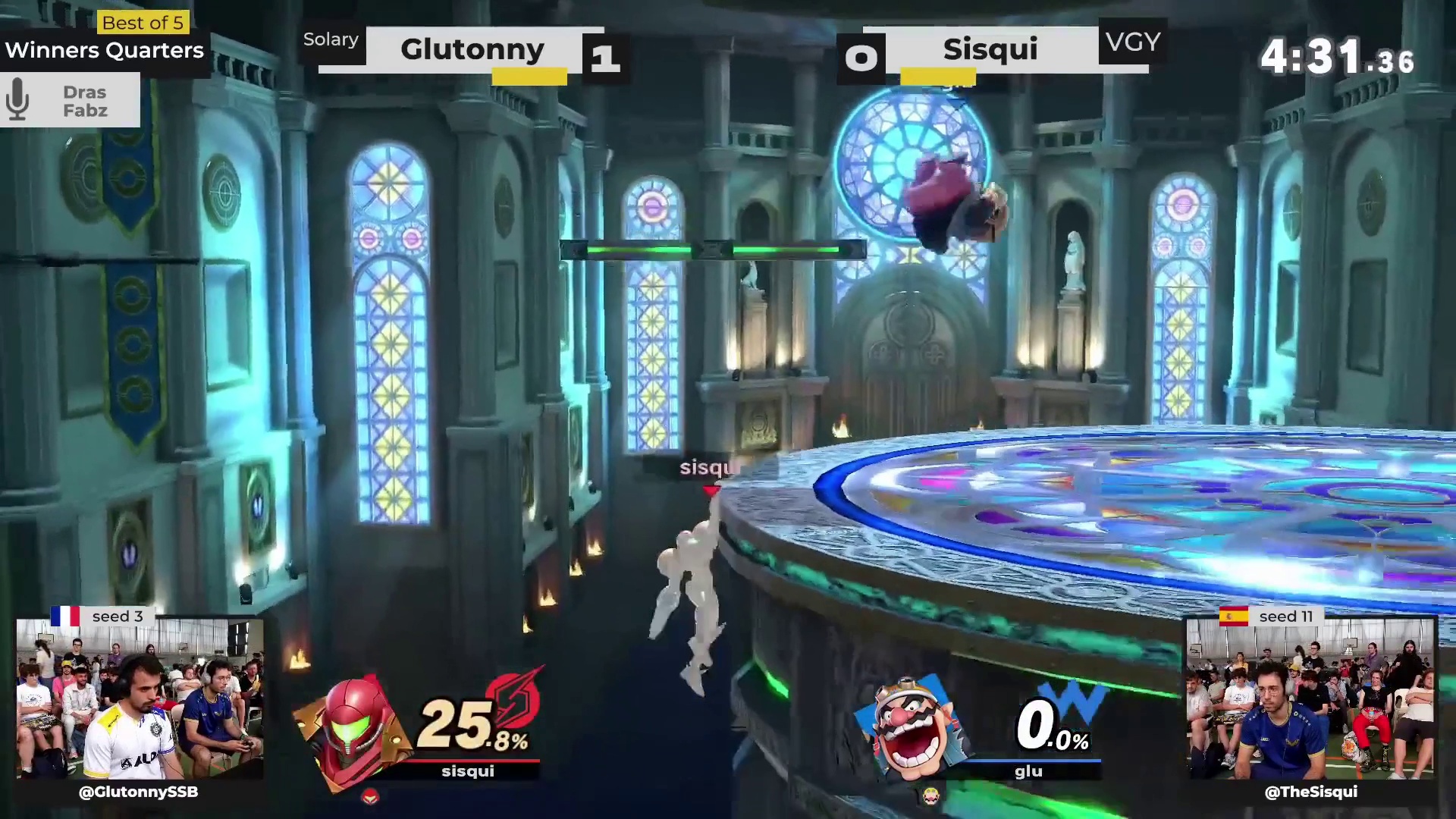Select the Glutonny name banner

coord(472,49)
